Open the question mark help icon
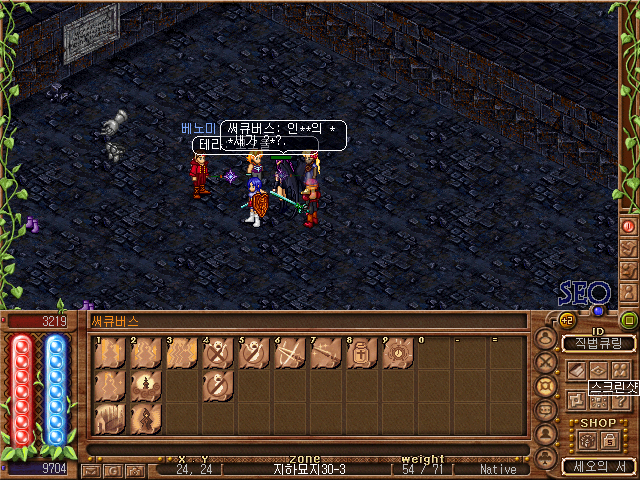The width and height of the screenshot is (640, 480). 620,400
